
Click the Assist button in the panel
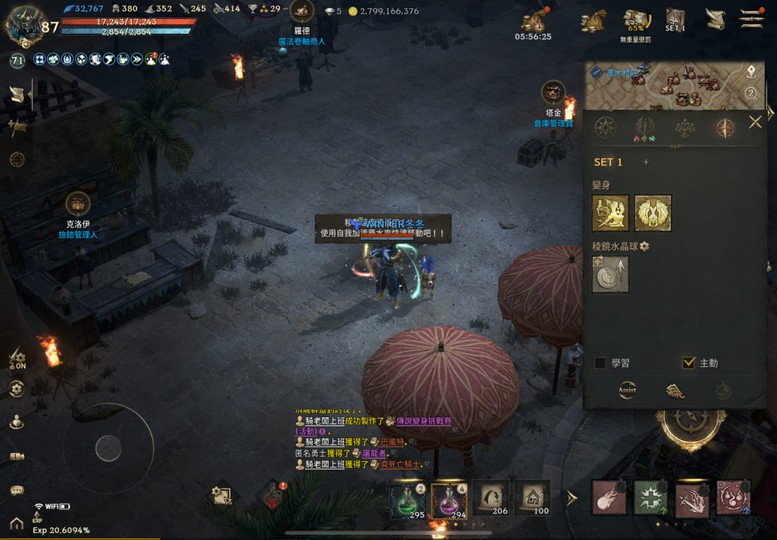627,391
